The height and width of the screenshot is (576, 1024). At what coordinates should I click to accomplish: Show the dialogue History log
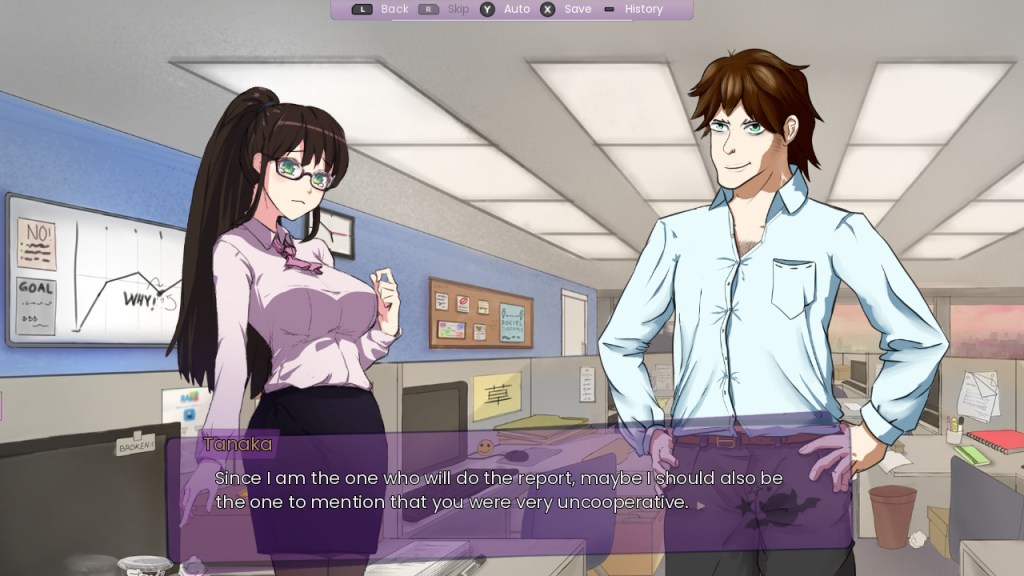click(643, 9)
